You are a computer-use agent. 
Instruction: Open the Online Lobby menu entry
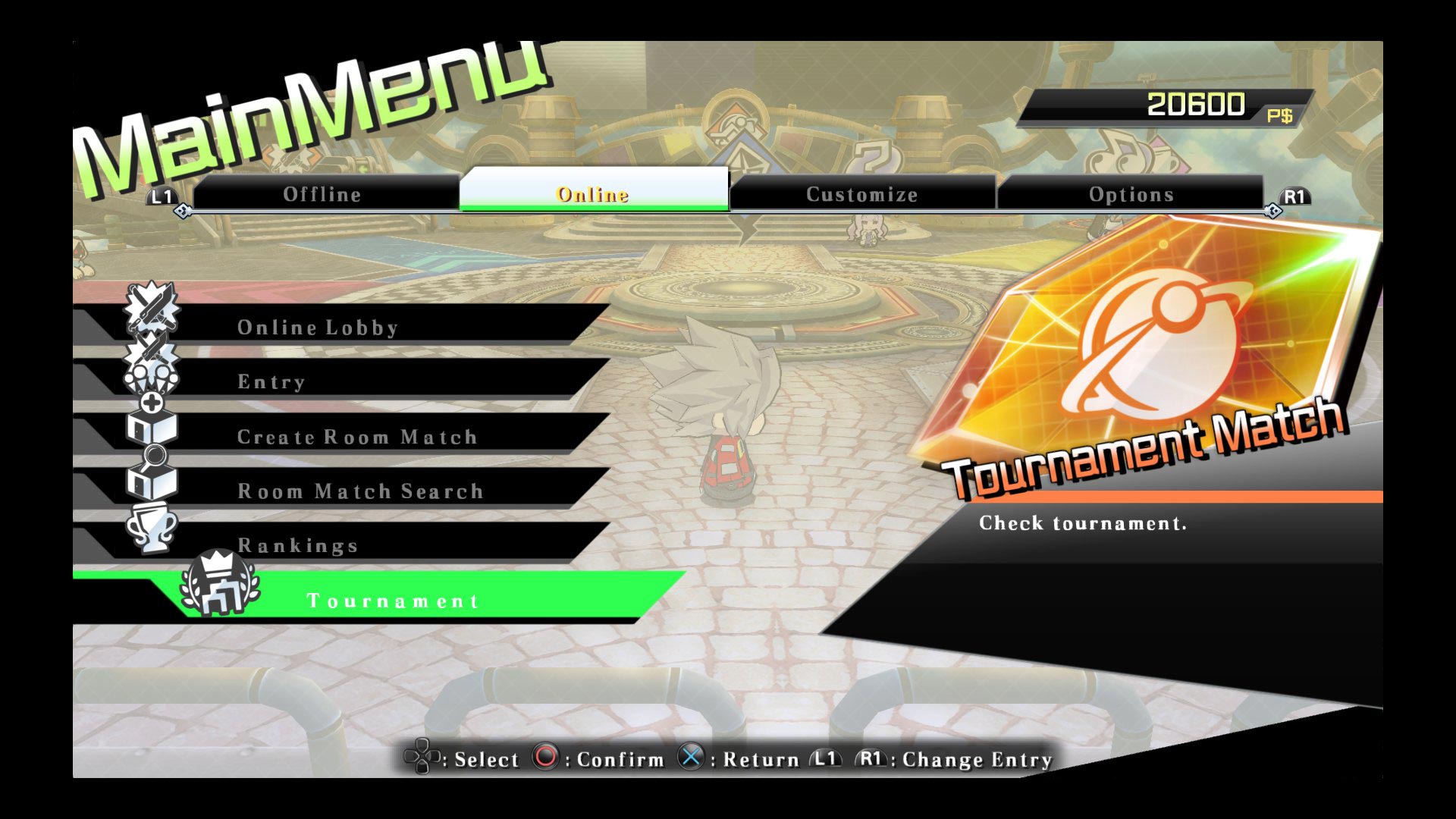click(318, 328)
